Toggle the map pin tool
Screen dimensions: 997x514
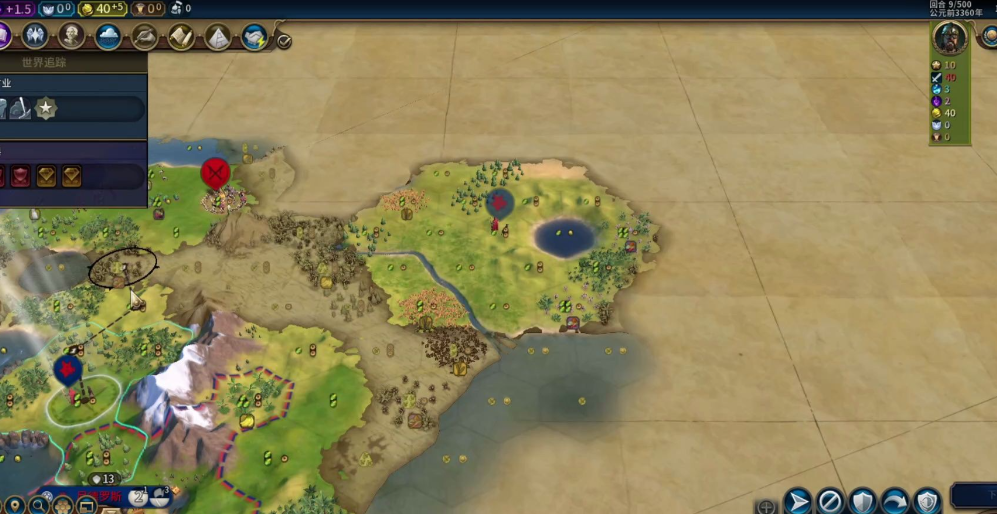(13, 505)
